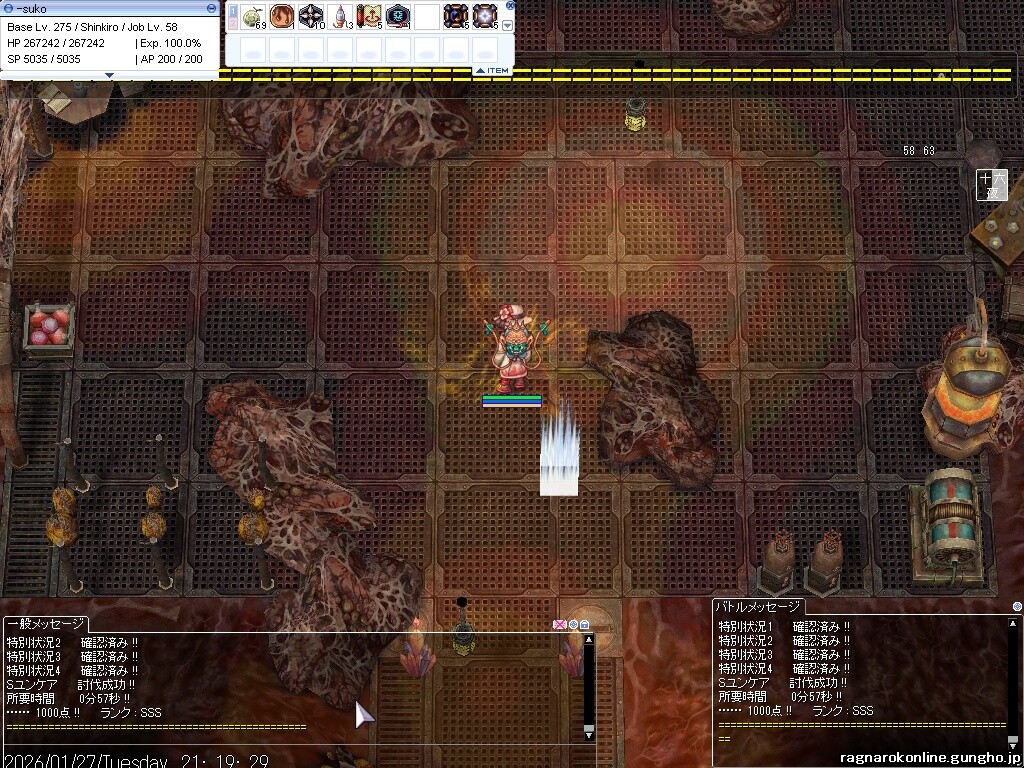Select the バトルメッセージ tab
This screenshot has height=768, width=1024.
(x=758, y=606)
